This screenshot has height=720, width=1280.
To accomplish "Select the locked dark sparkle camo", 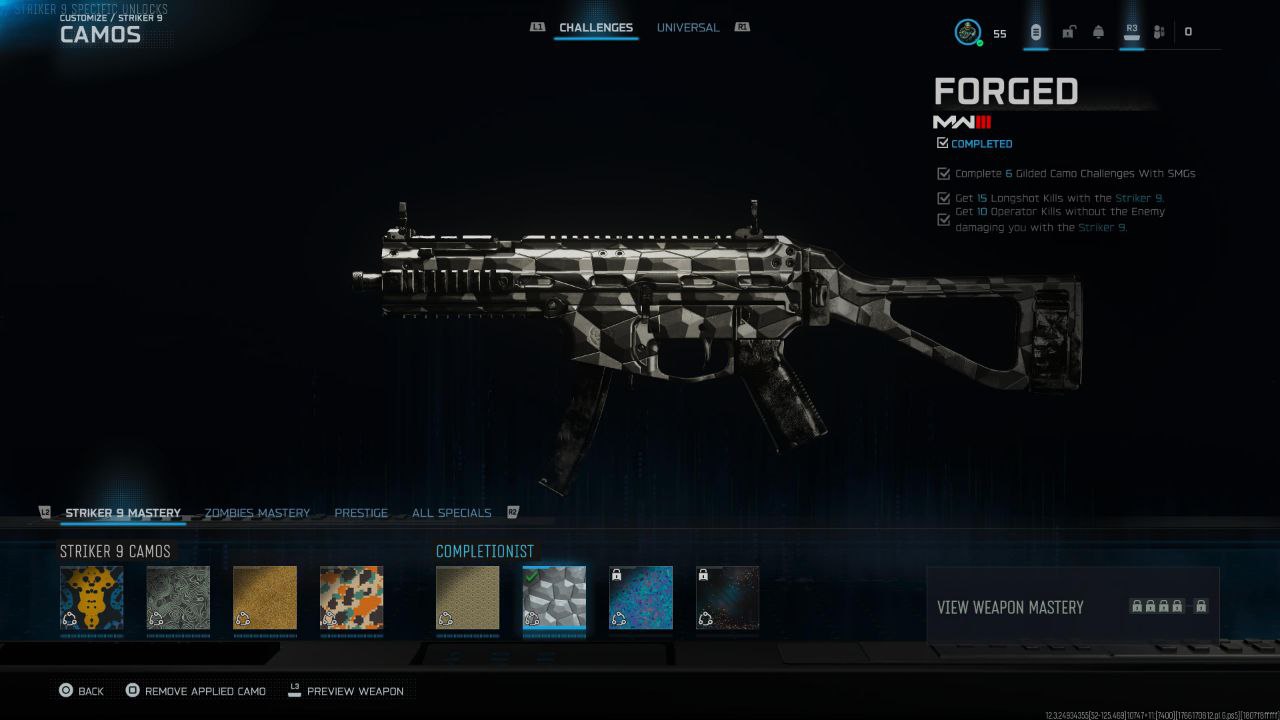I will pyautogui.click(x=727, y=598).
